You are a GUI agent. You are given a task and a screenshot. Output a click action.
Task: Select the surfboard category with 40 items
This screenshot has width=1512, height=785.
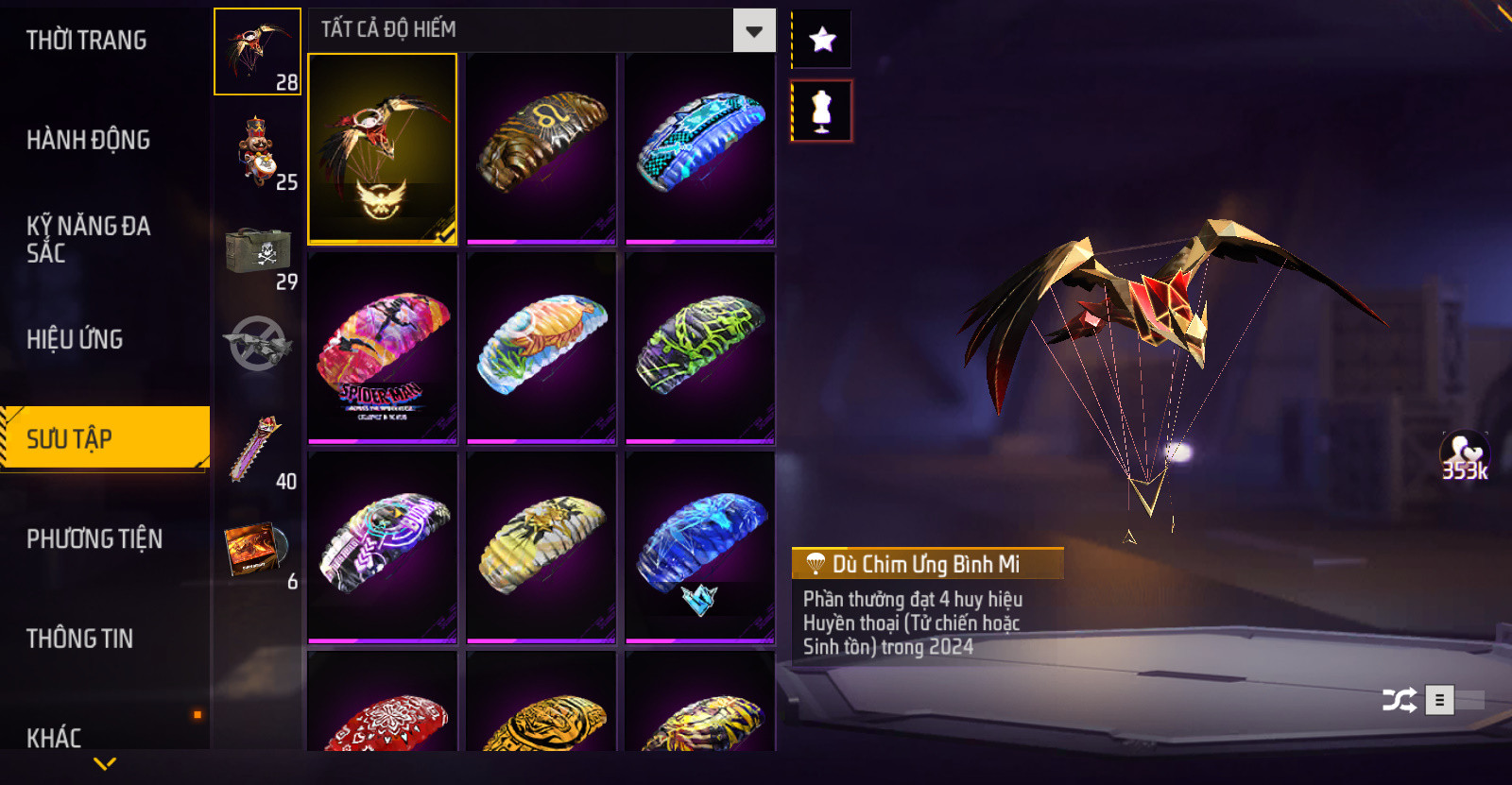click(257, 451)
